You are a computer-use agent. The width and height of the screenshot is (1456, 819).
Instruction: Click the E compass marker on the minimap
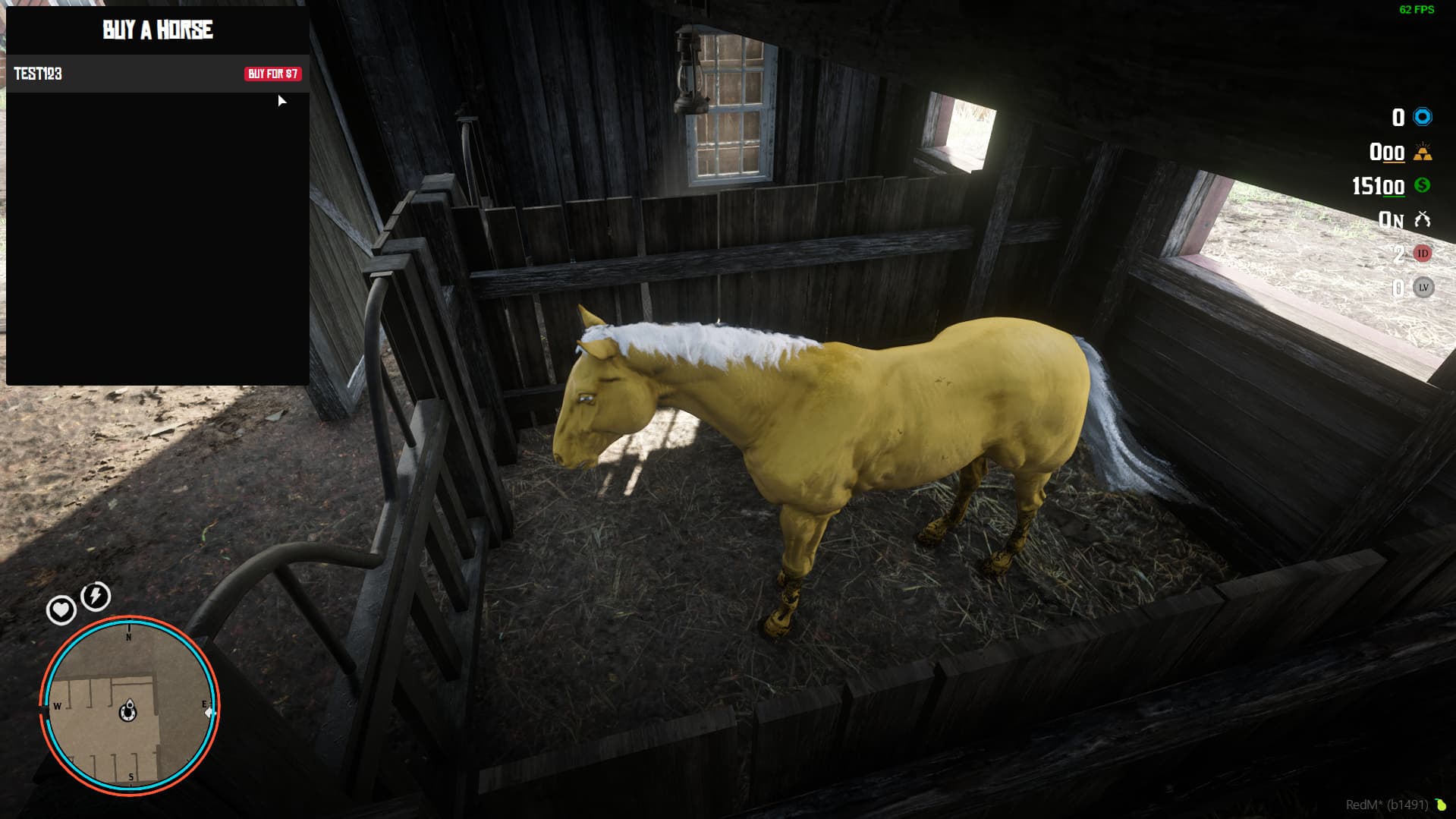203,704
